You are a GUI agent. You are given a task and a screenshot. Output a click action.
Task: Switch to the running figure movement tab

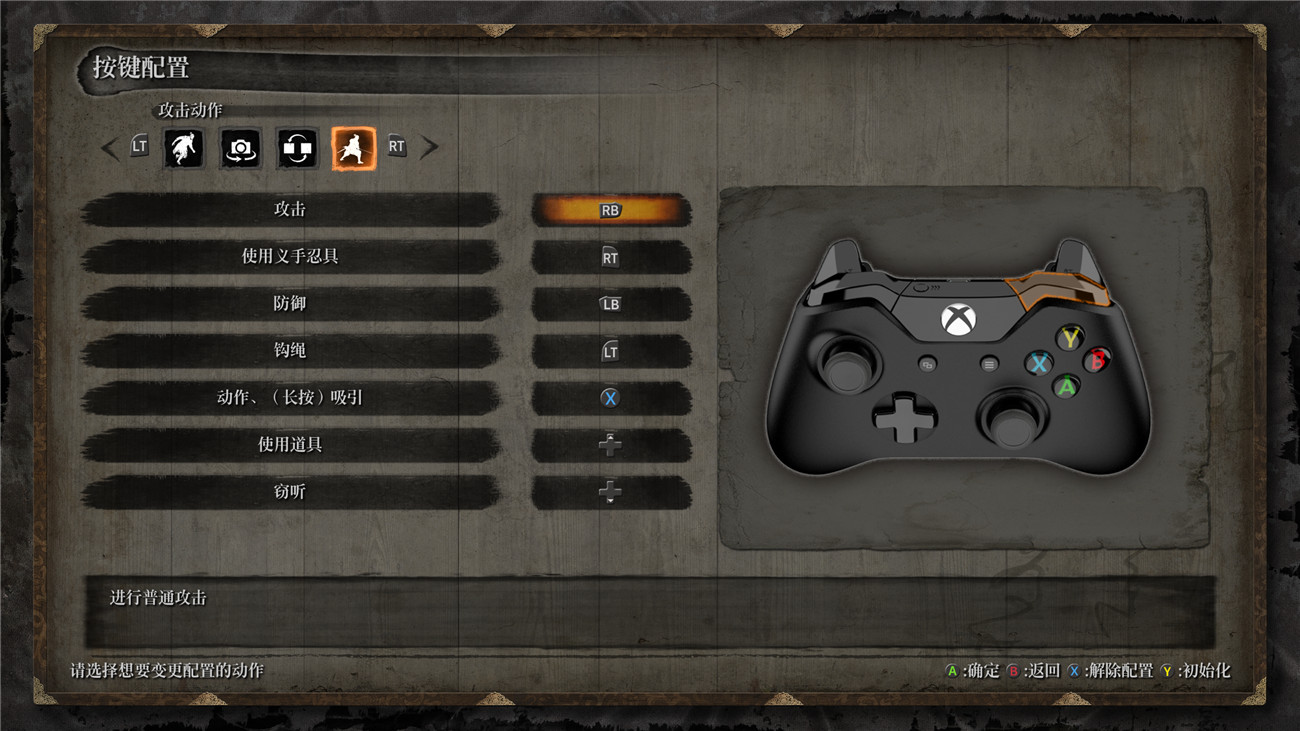click(x=184, y=148)
